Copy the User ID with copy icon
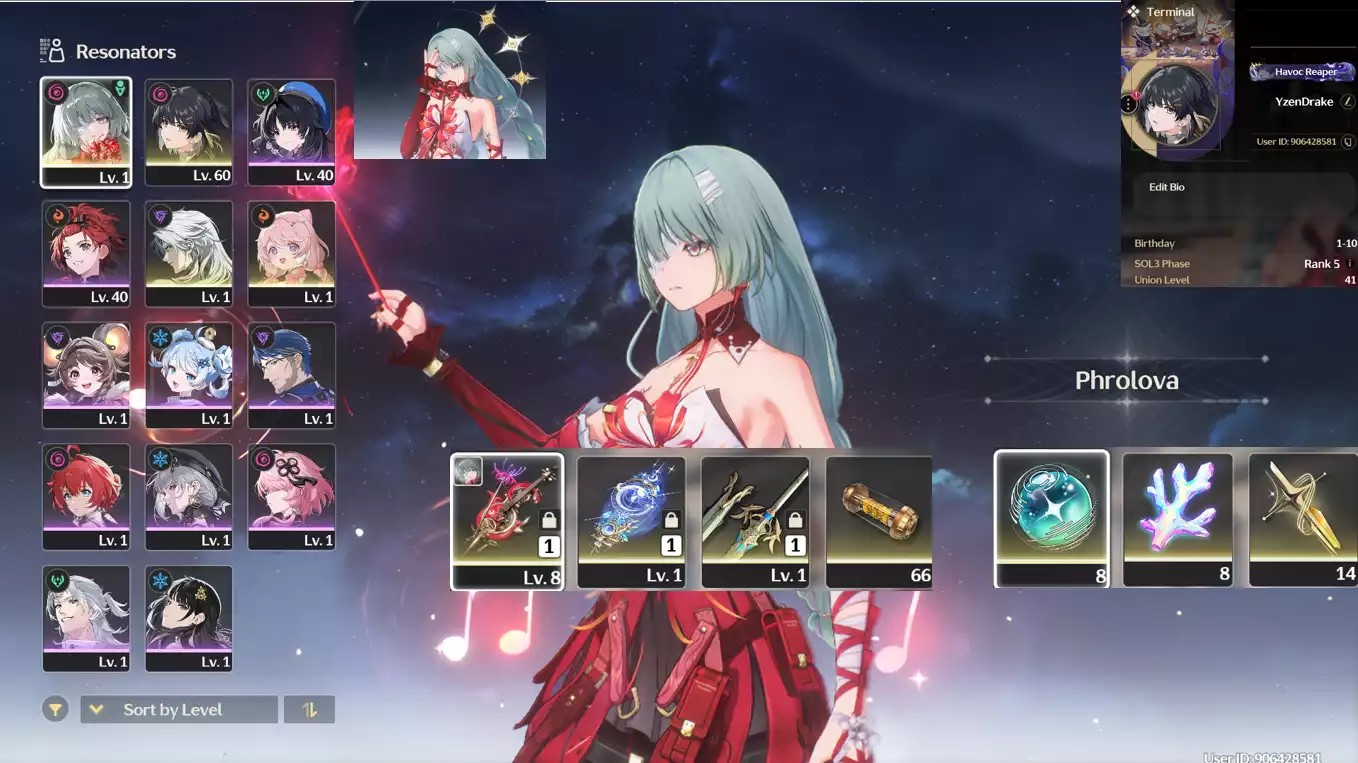 point(1348,142)
